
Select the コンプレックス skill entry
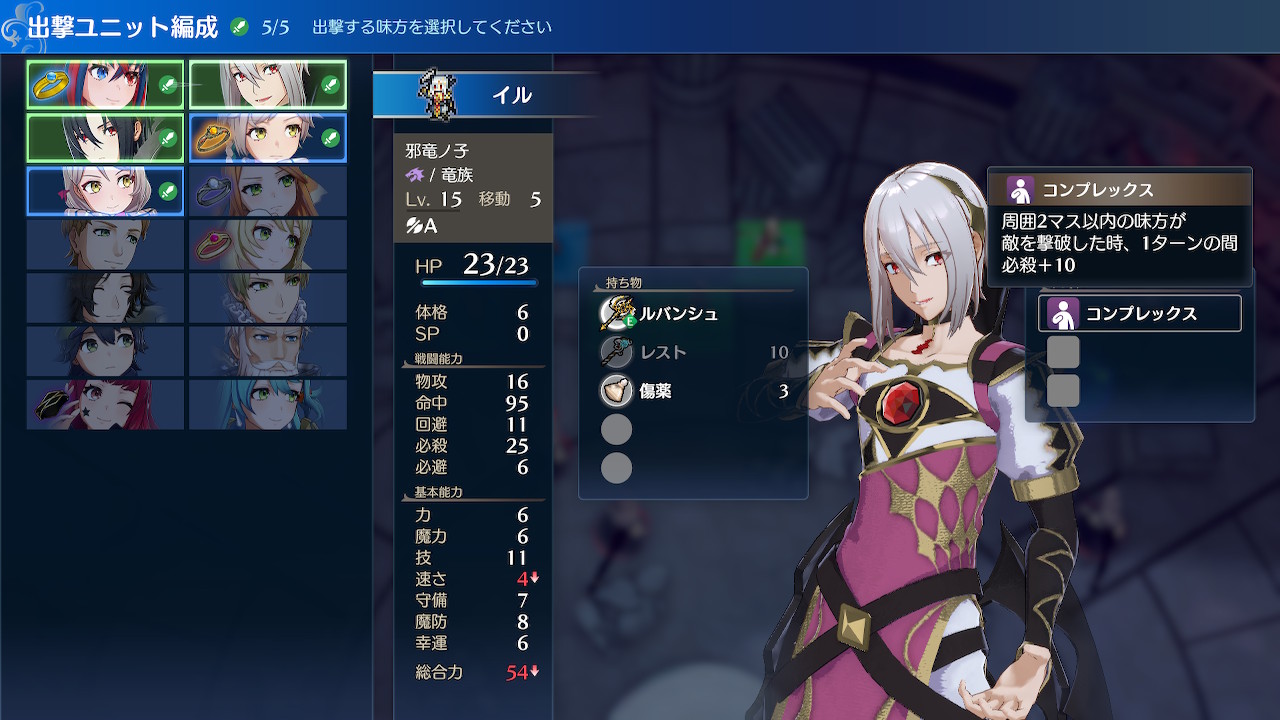tap(1140, 313)
